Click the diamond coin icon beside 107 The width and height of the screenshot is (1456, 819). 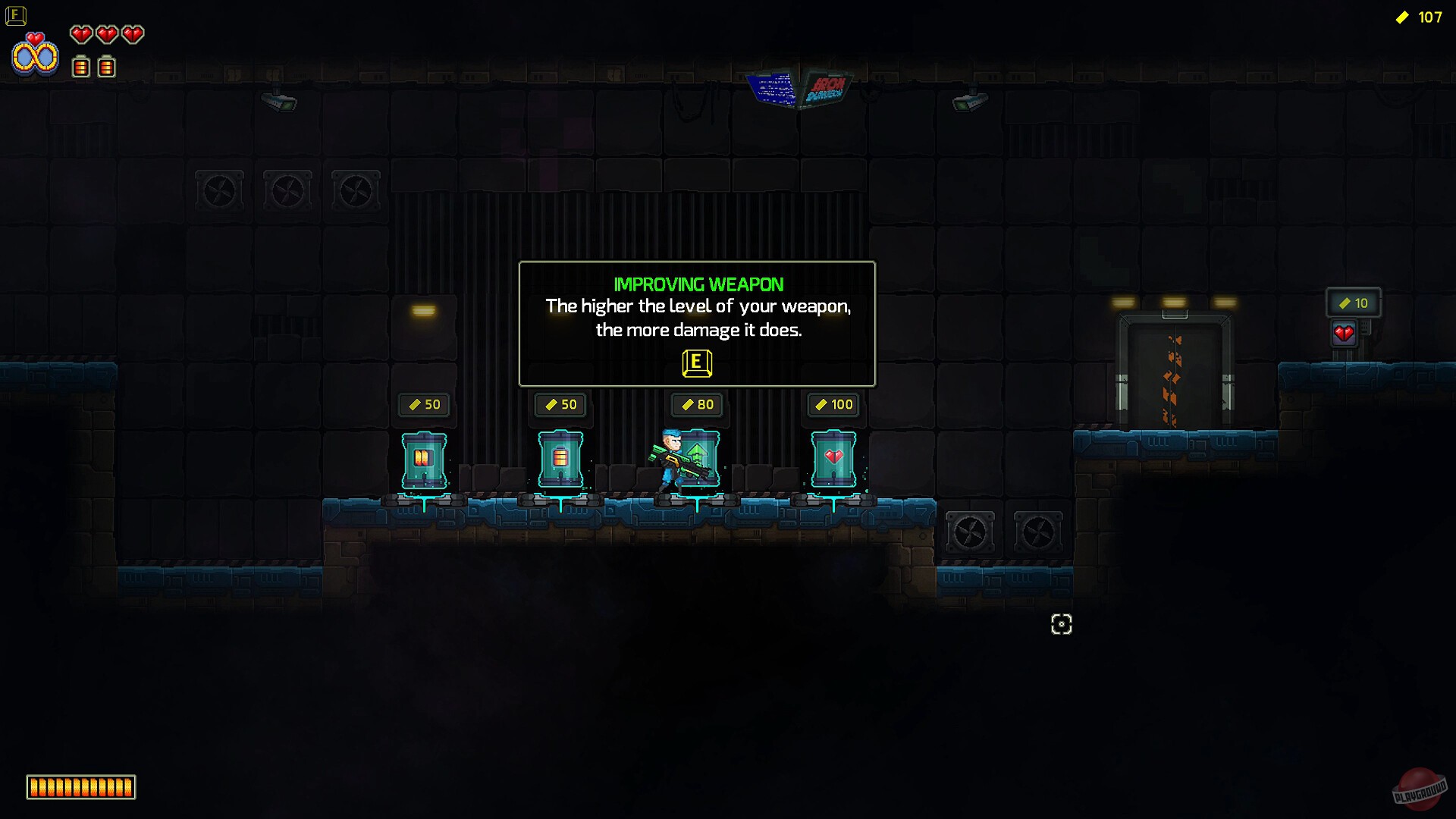1402,18
